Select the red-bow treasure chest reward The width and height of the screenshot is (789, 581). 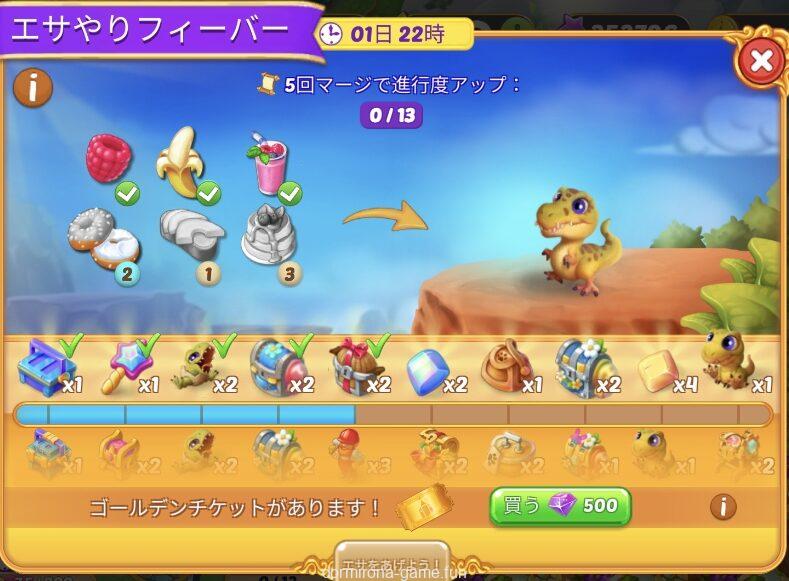pos(353,367)
